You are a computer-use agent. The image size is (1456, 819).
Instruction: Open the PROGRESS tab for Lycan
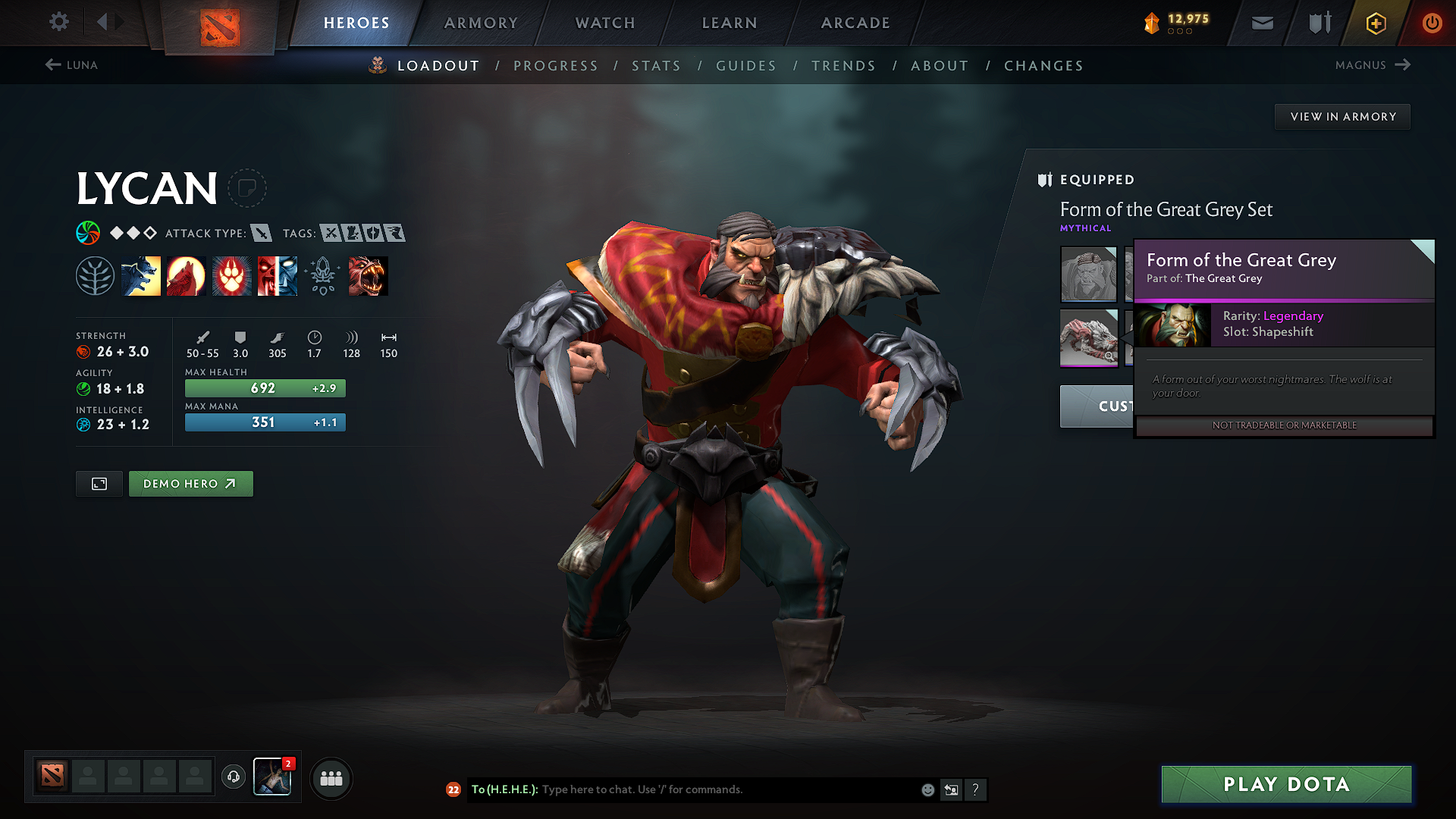[556, 66]
